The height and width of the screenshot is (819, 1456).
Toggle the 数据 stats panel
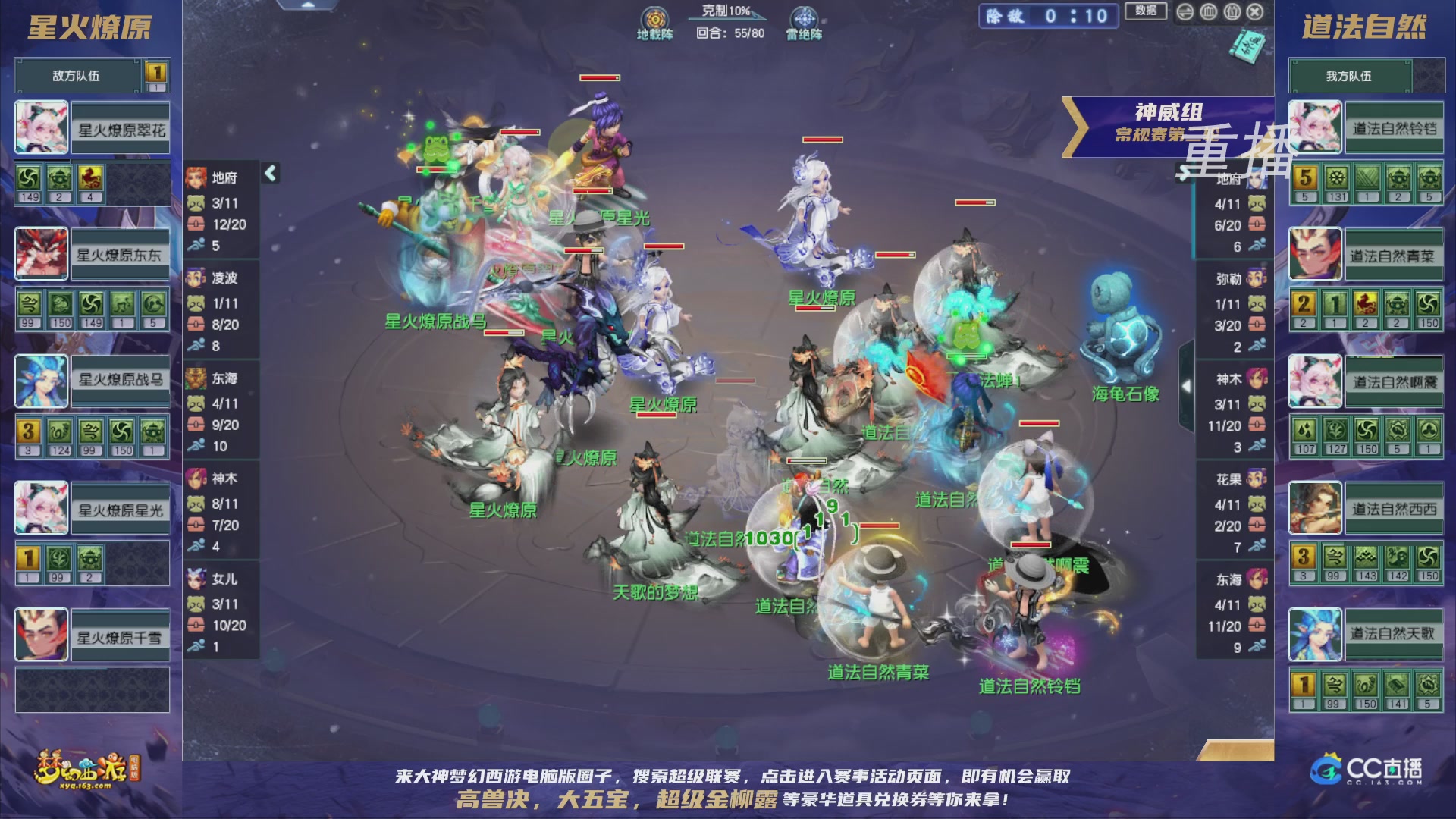pos(1147,12)
